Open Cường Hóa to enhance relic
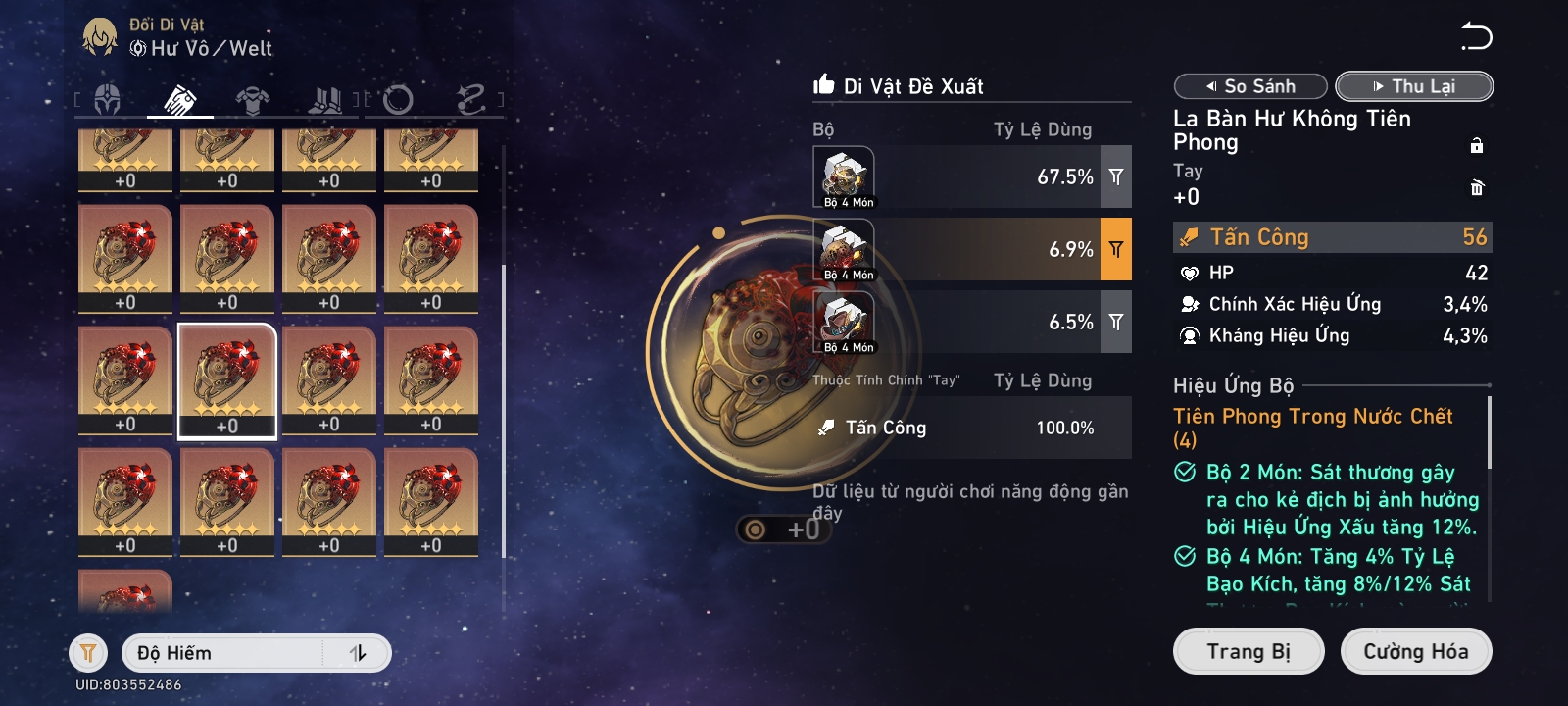This screenshot has width=1568, height=706. [1415, 652]
